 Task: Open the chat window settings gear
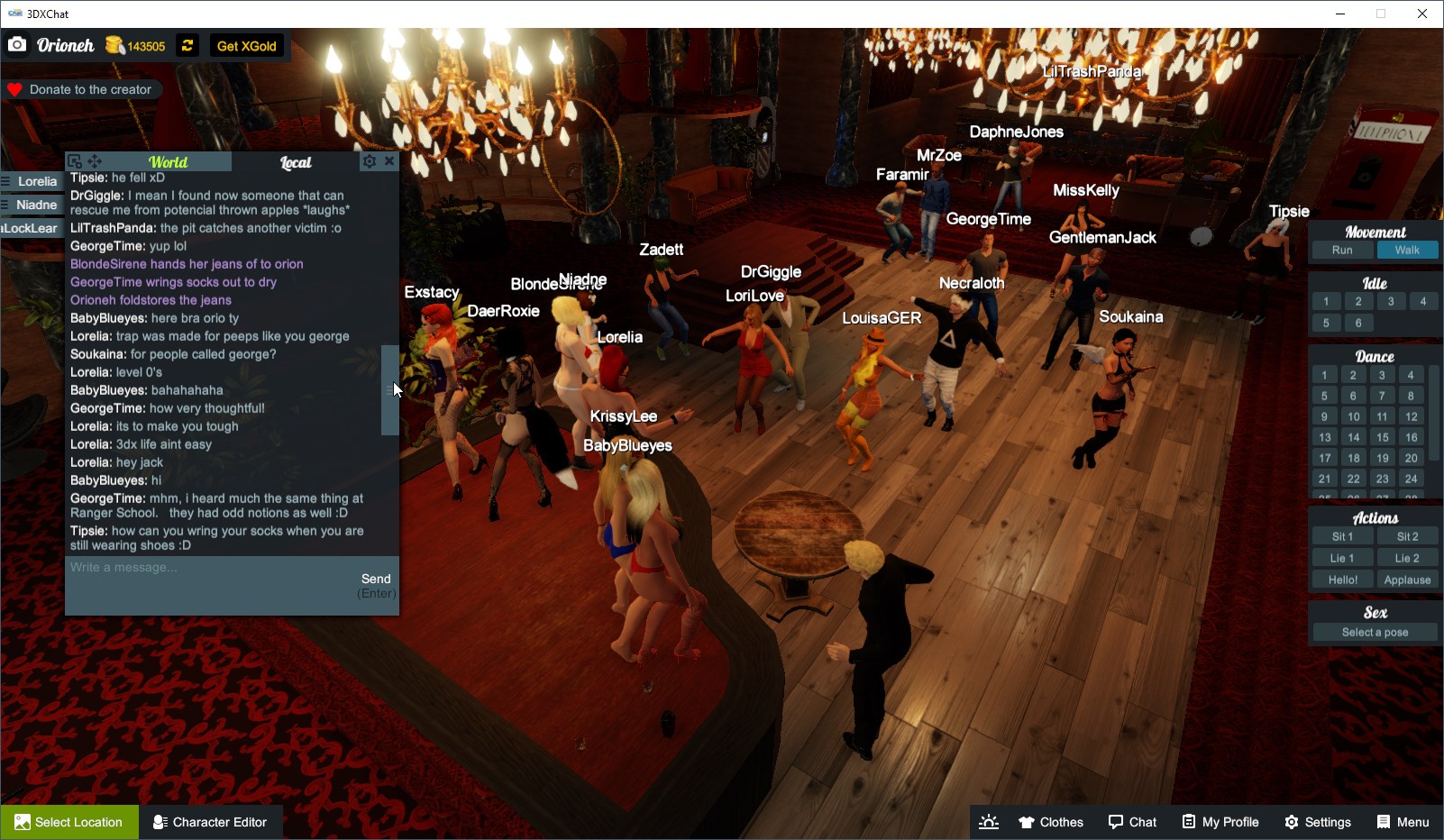point(370,160)
